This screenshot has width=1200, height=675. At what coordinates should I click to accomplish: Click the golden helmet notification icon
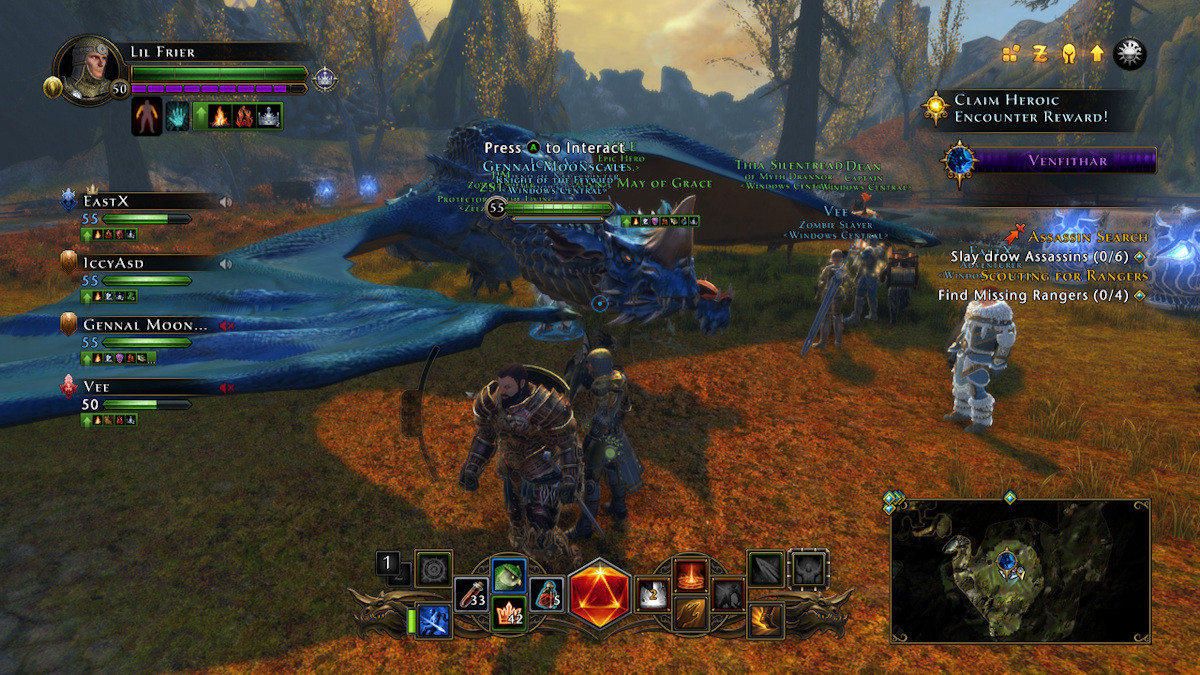1069,54
